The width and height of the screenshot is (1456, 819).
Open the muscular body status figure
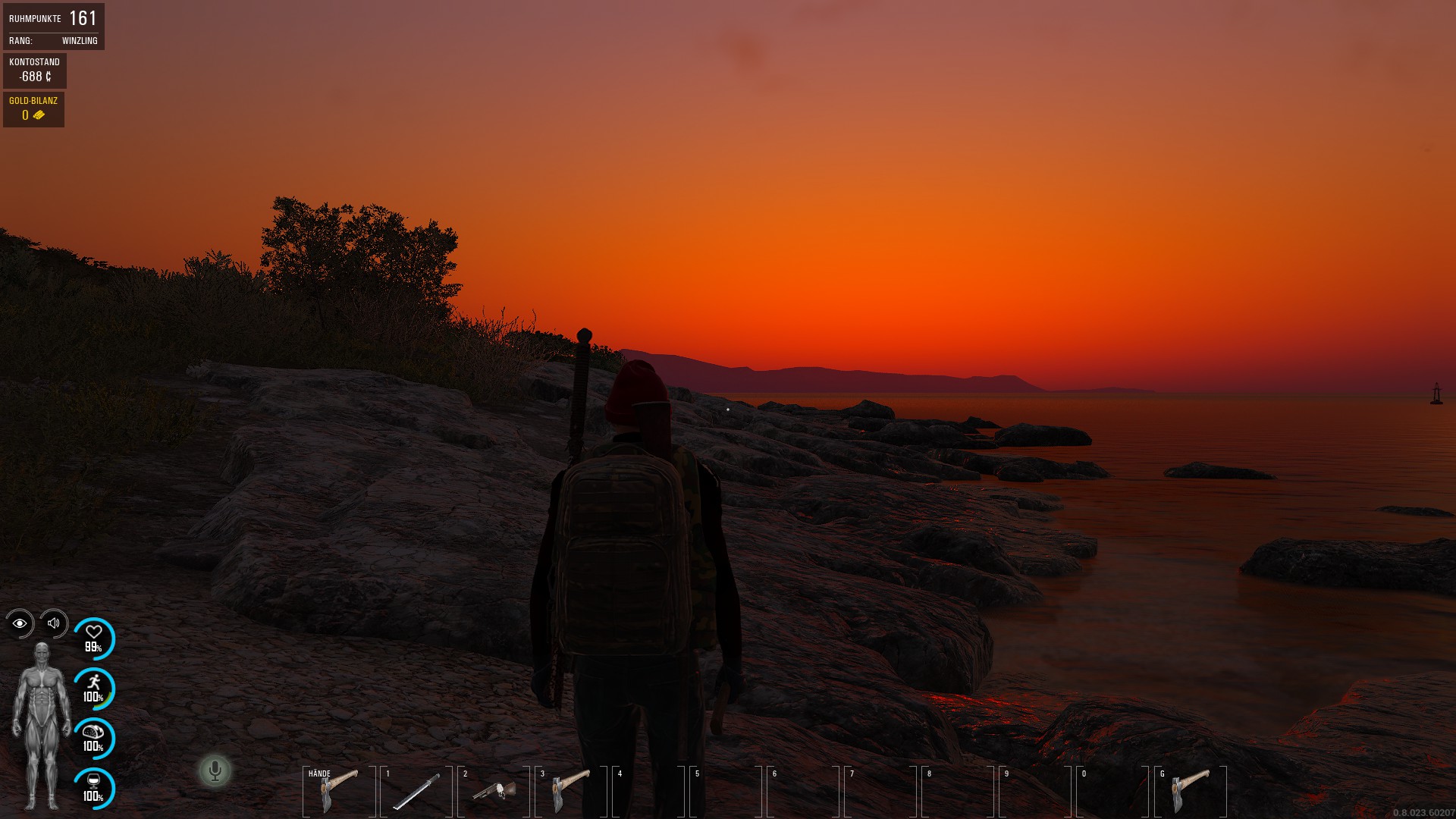pos(42,725)
